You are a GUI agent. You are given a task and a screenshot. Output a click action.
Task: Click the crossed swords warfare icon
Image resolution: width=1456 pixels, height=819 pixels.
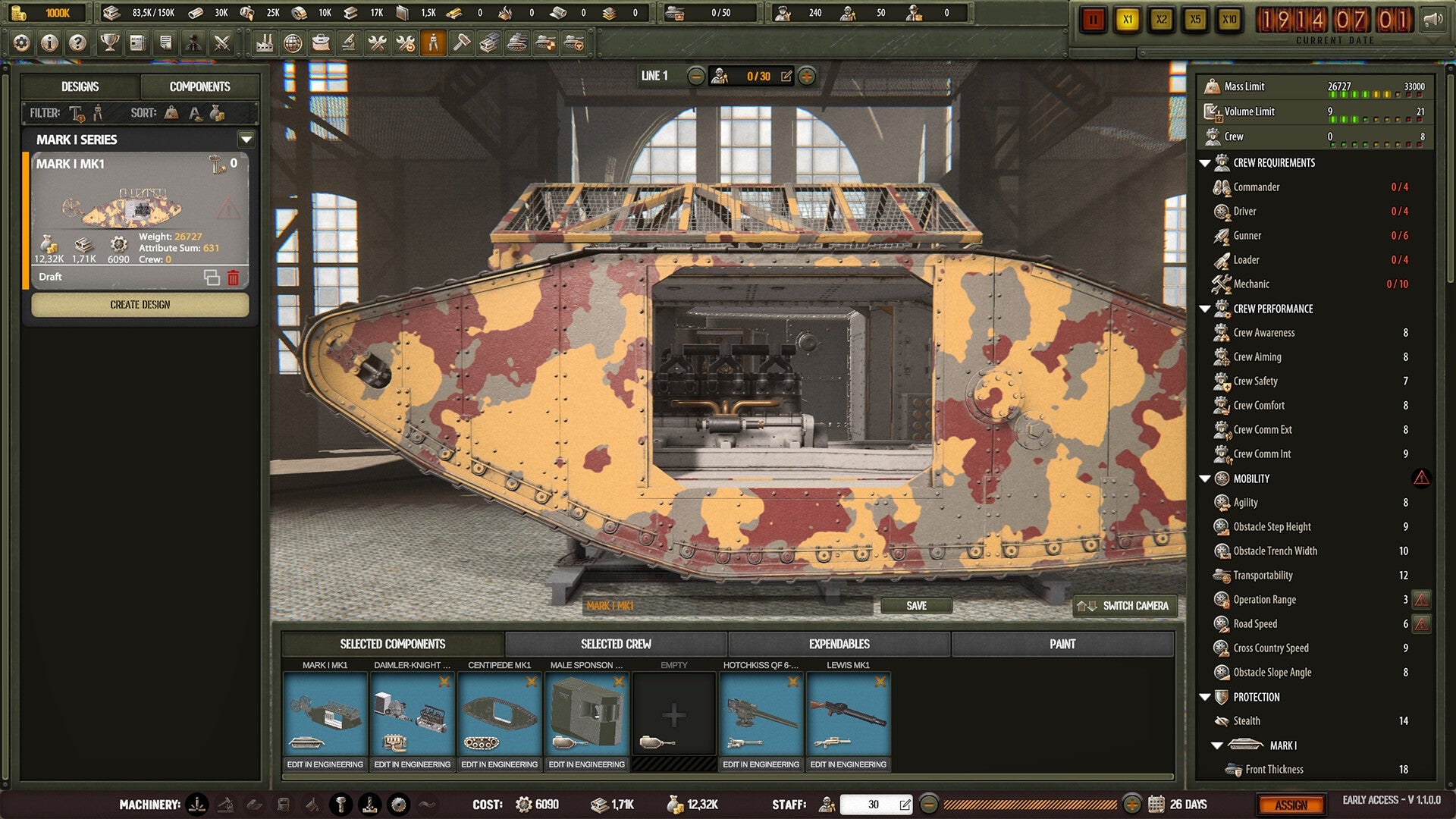221,43
